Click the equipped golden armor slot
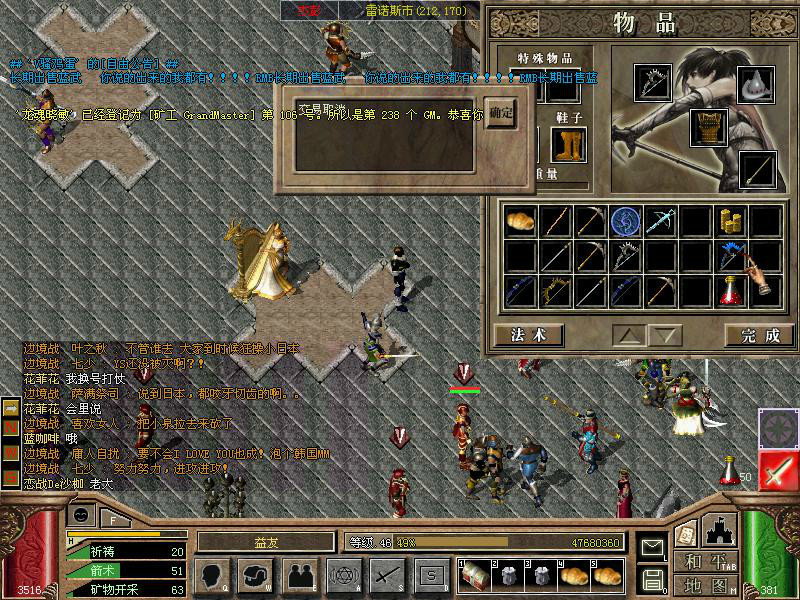The width and height of the screenshot is (800, 600). (x=708, y=127)
